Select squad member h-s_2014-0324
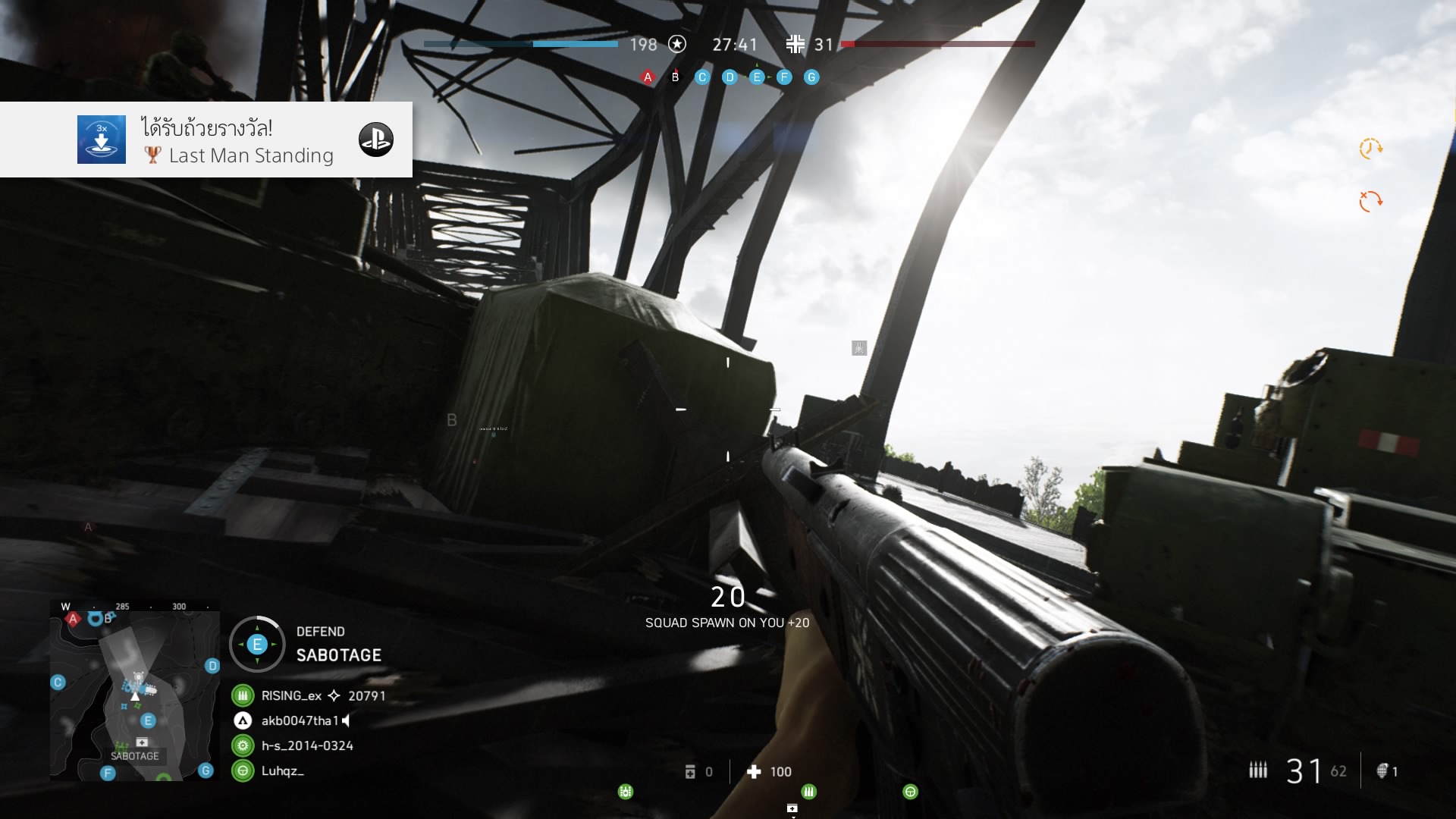 click(307, 745)
